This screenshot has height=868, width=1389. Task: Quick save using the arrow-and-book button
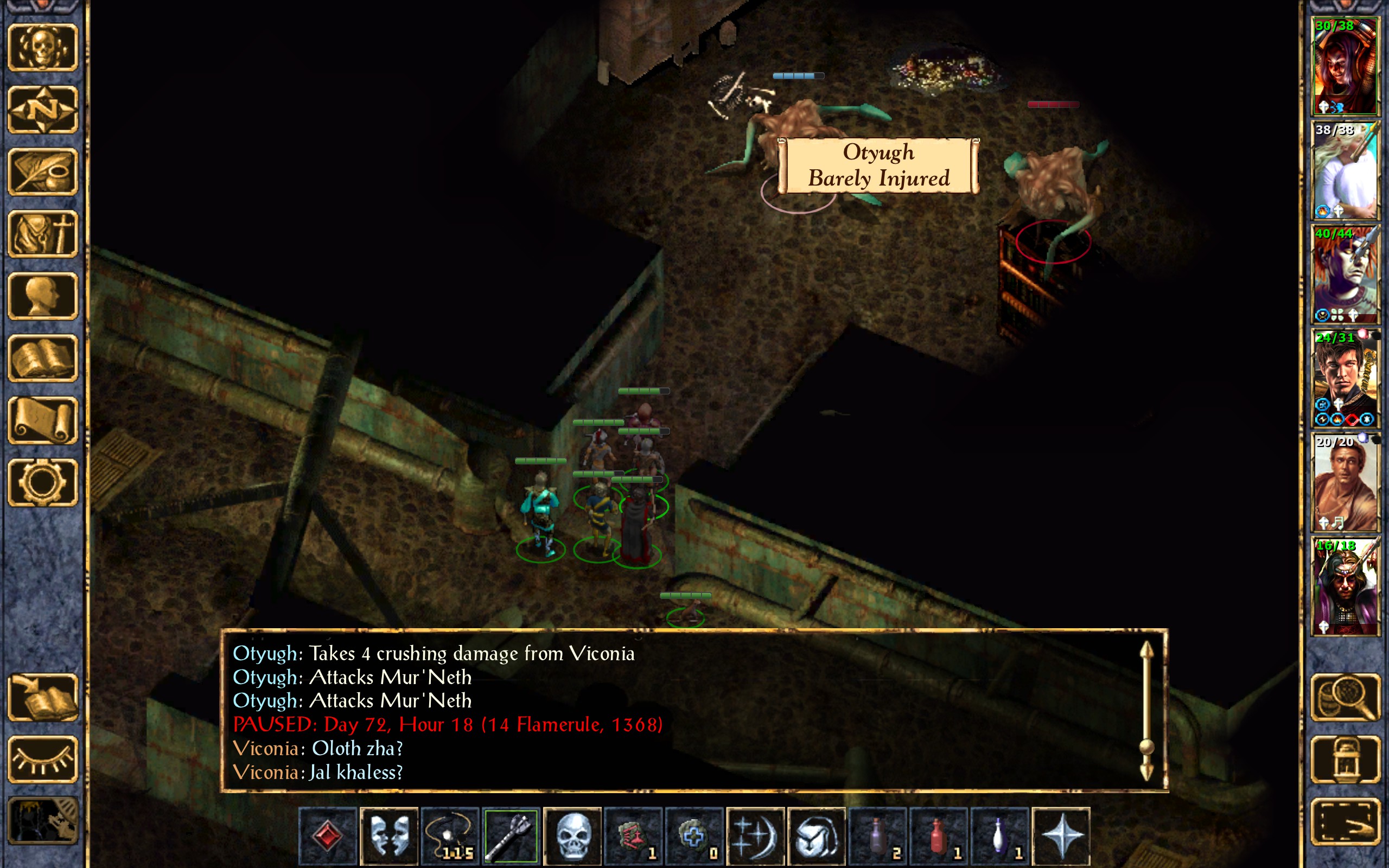[x=42, y=697]
